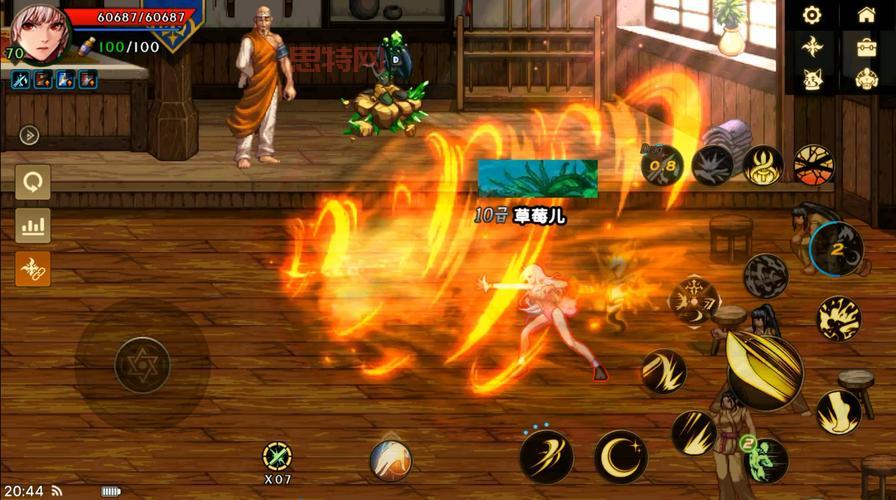Open the gear settings icon
The height and width of the screenshot is (500, 896).
click(812, 15)
